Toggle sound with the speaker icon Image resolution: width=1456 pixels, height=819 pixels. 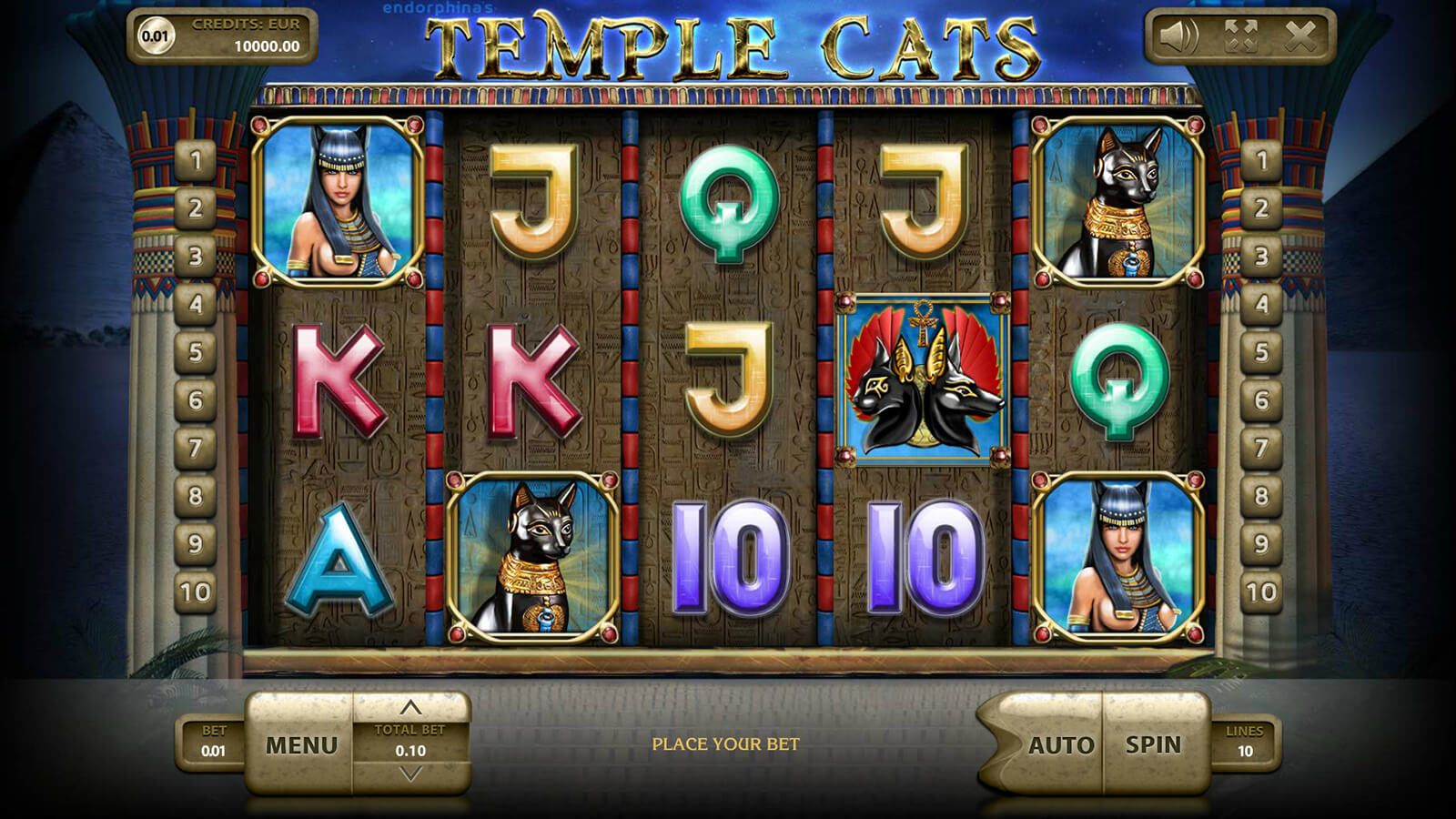(x=1179, y=36)
